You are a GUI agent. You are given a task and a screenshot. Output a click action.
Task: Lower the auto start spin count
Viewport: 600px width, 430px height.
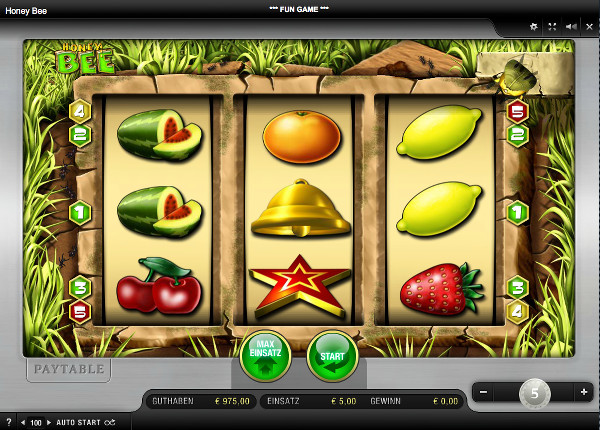click(23, 422)
